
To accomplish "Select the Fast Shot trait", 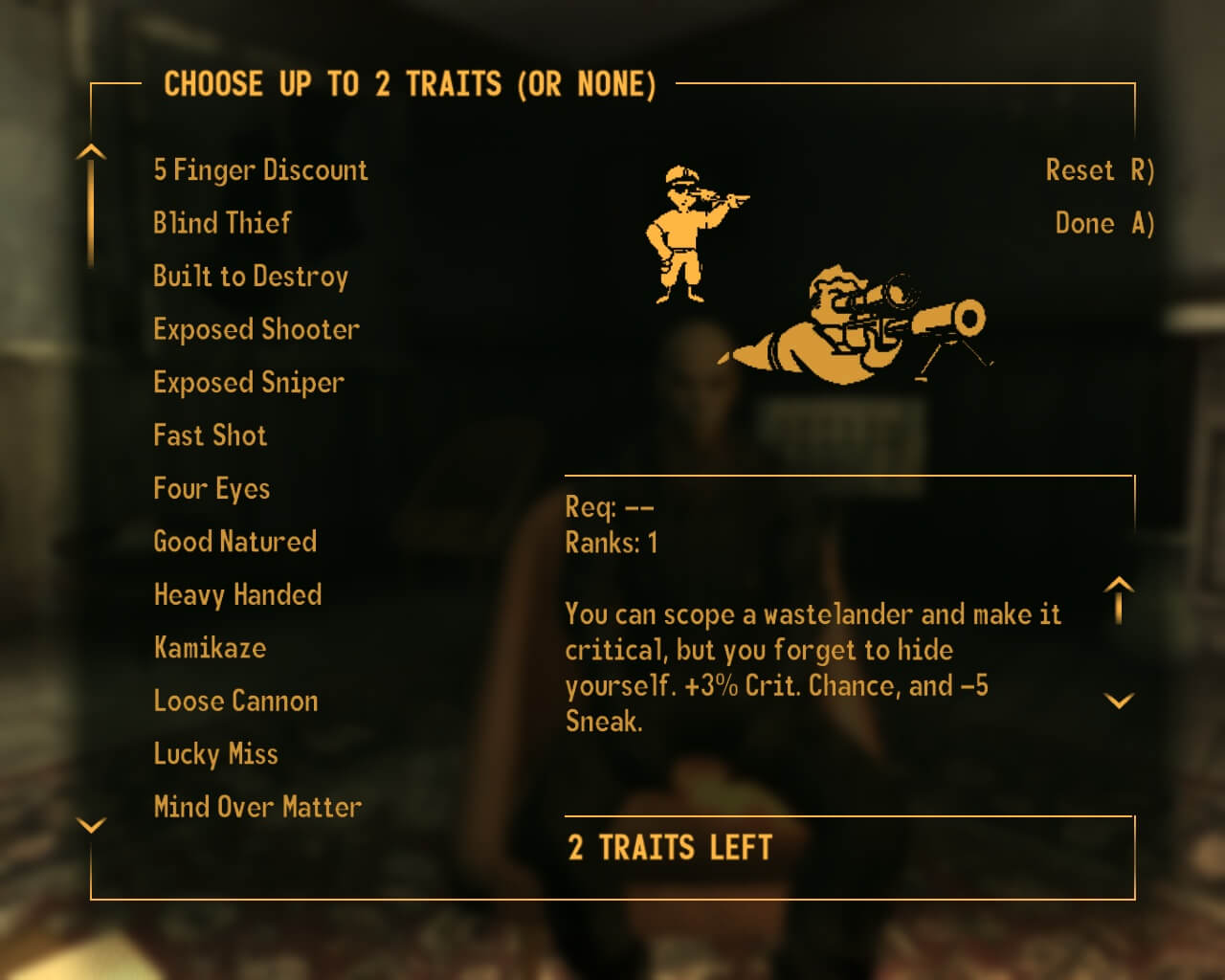I will [x=210, y=435].
